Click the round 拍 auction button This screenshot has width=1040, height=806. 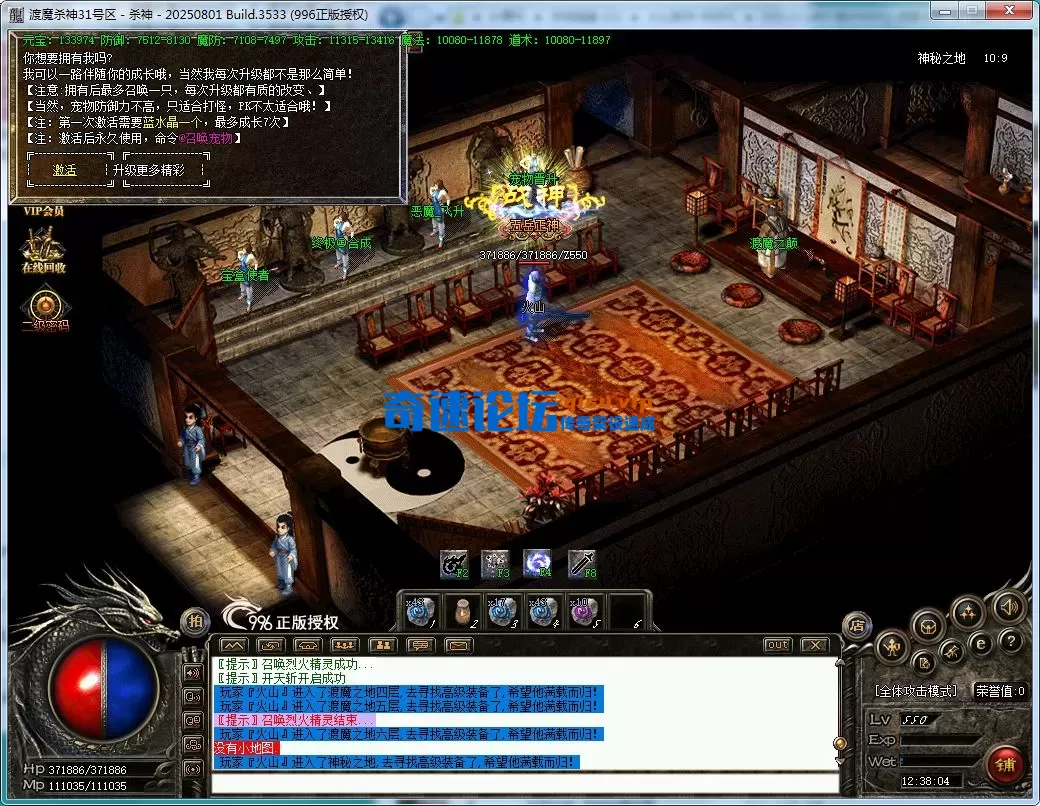[195, 621]
